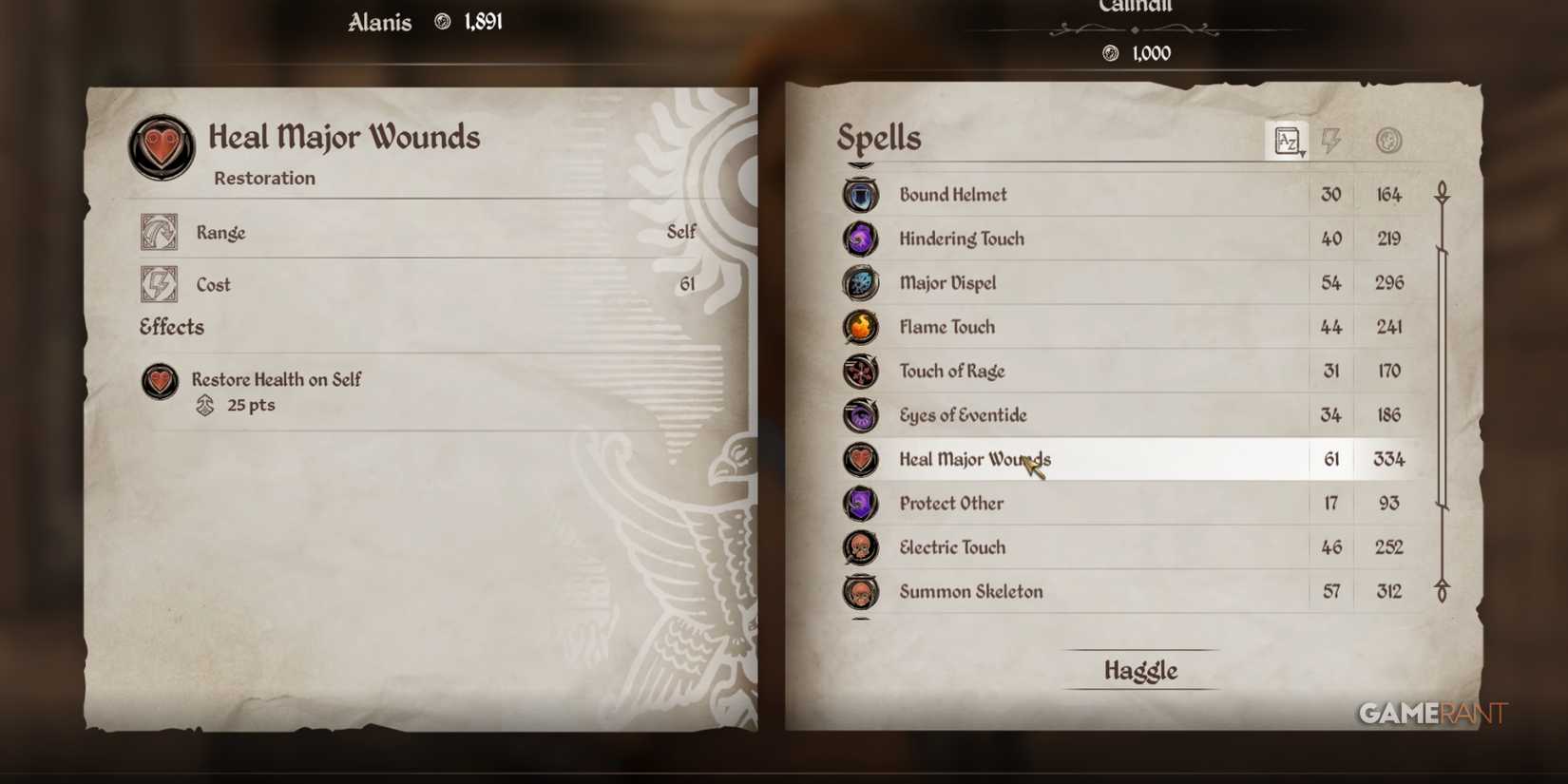Select the Restoration school label
Screen dimensions: 1568x784
click(x=263, y=178)
